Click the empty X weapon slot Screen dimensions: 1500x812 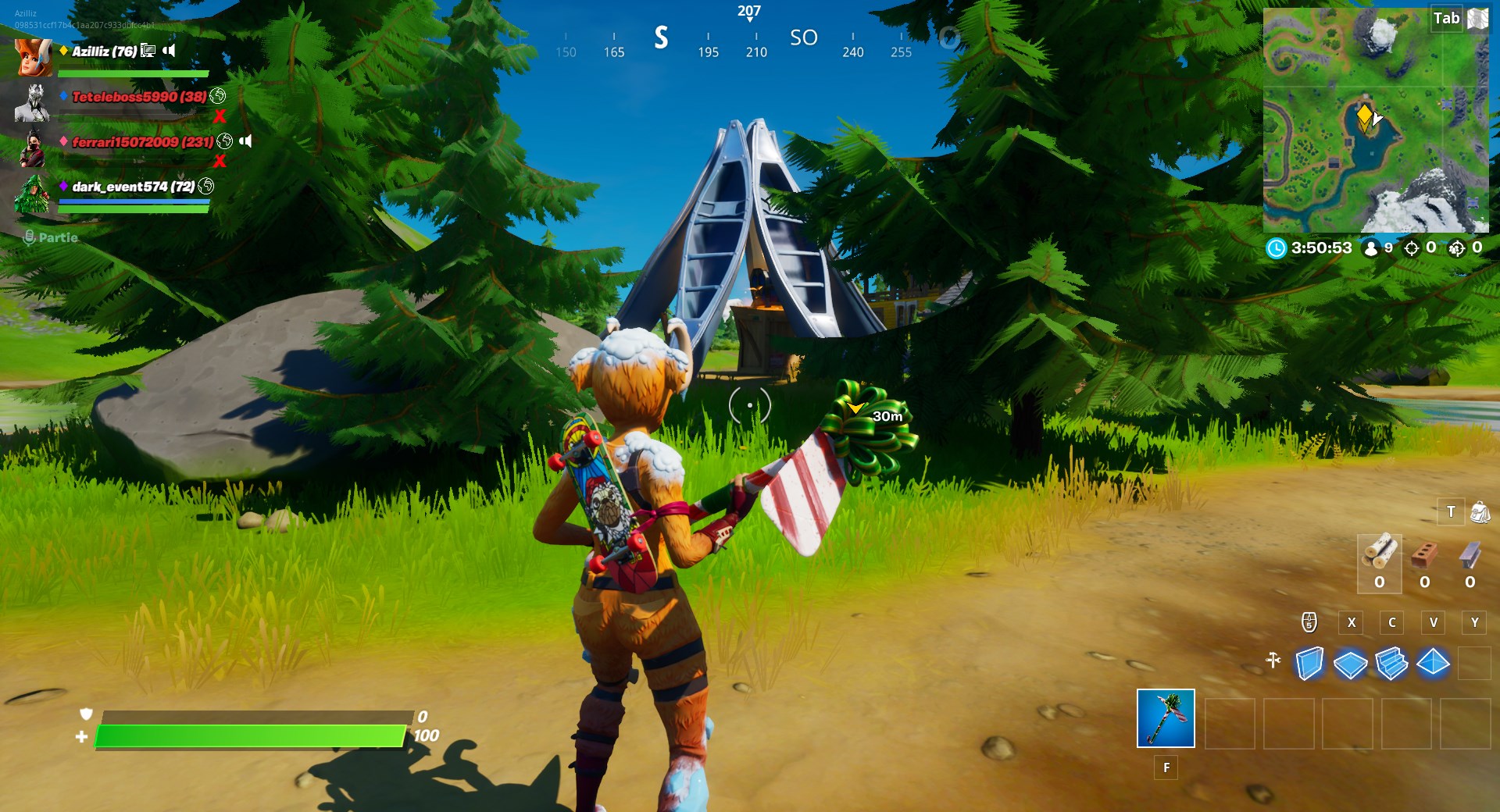[1352, 623]
